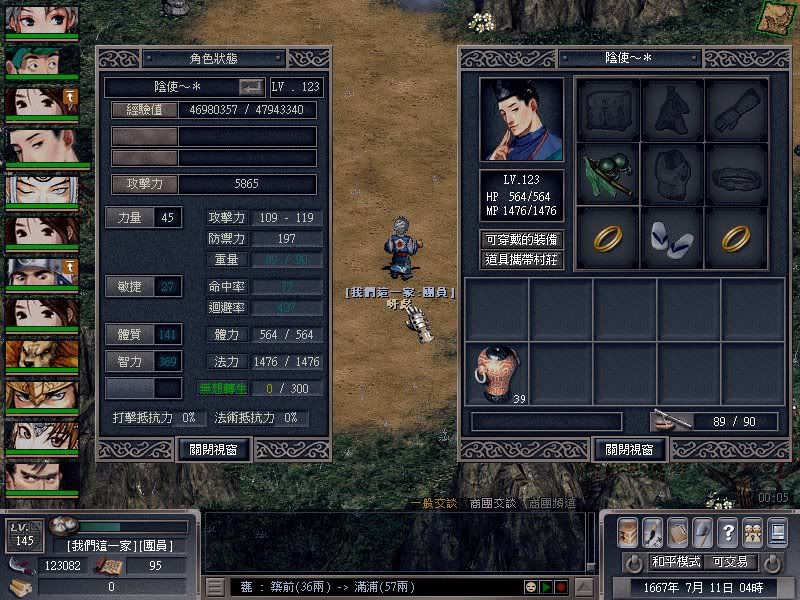The image size is (800, 600).
Task: Switch to the 商團交談 chat channel
Action: point(491,503)
